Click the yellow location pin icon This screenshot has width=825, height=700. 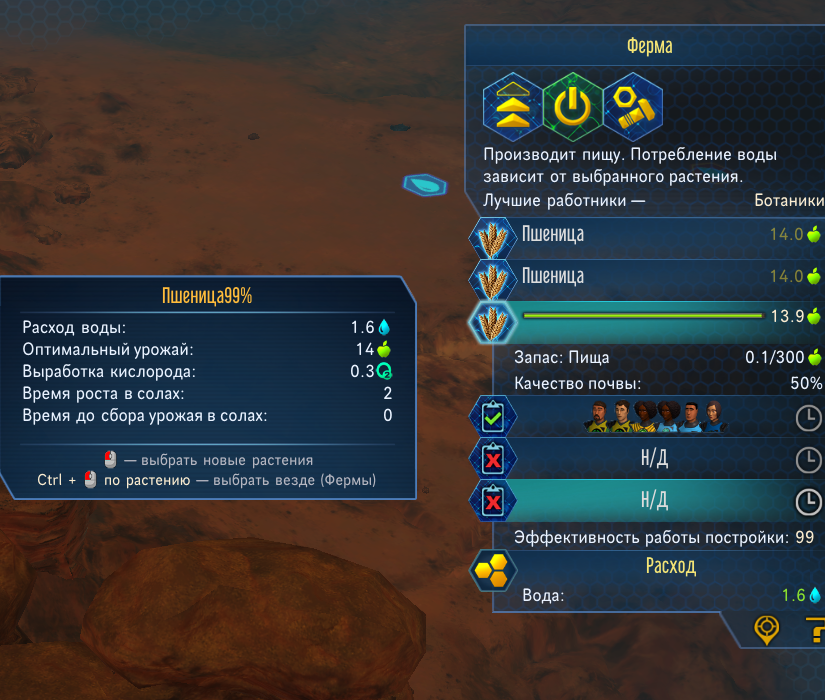(x=766, y=630)
